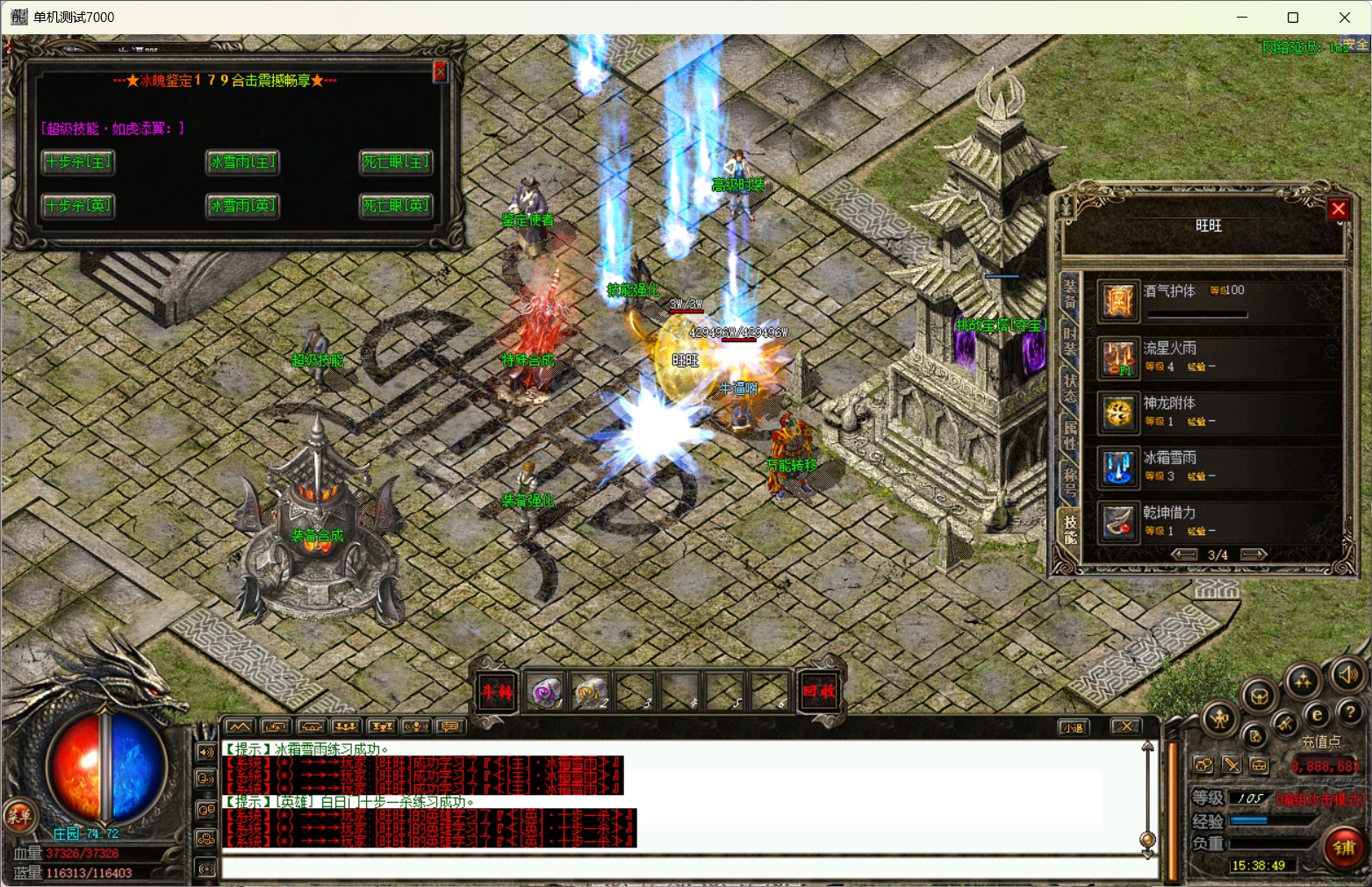The height and width of the screenshot is (887, 1372).
Task: Choose the 十步杀[主] skill option
Action: (x=78, y=162)
